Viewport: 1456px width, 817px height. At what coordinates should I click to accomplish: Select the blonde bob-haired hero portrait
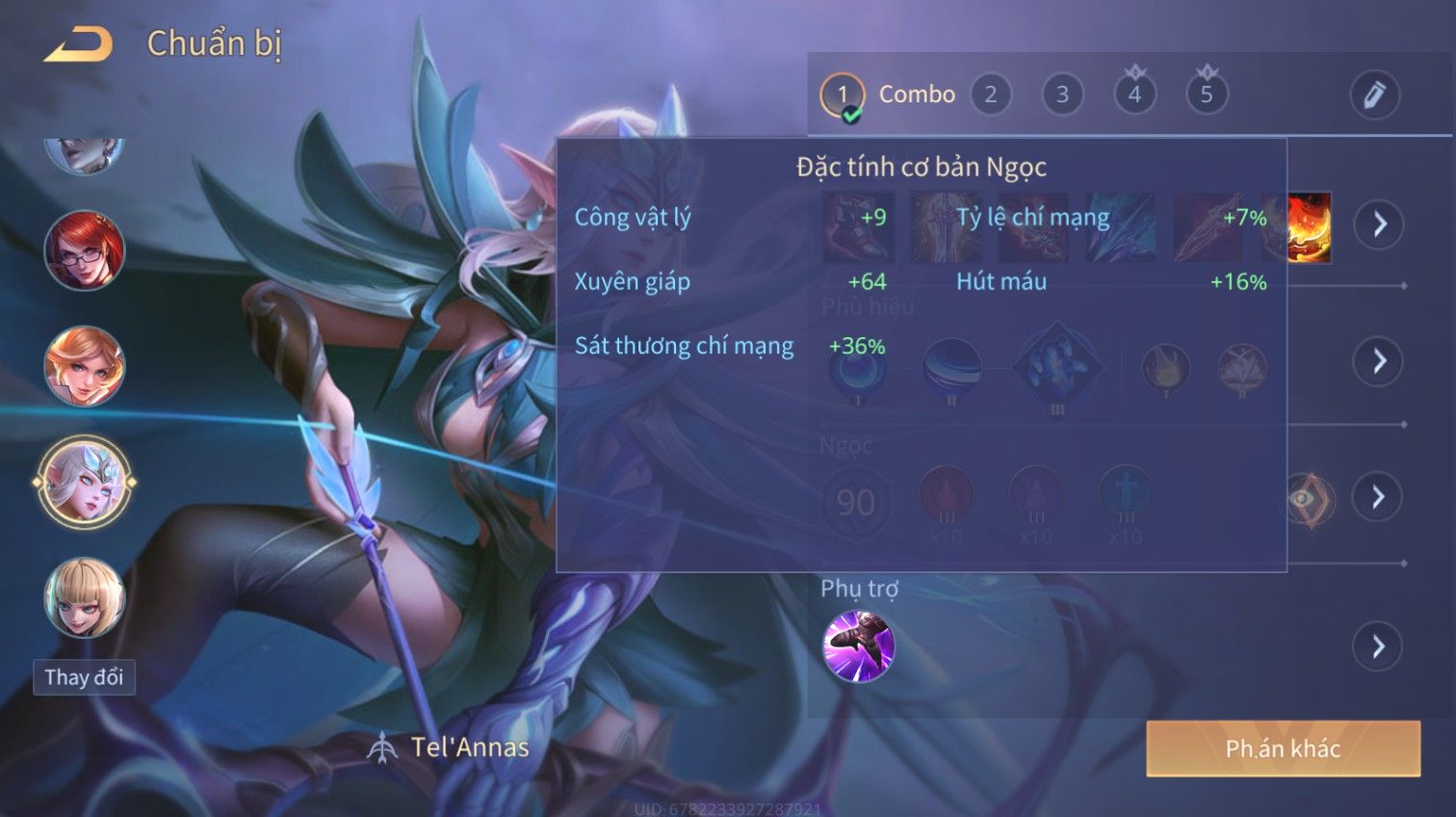tap(85, 598)
